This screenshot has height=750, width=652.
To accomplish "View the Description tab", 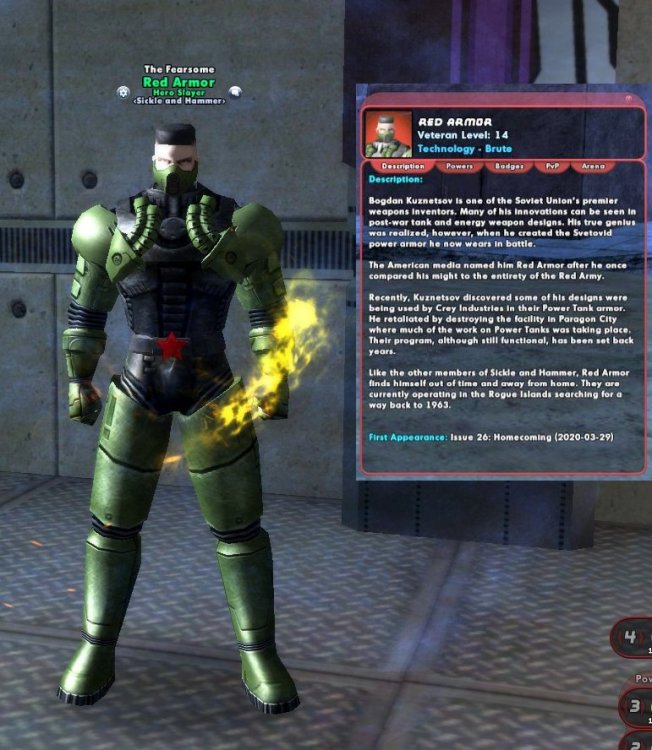I will click(403, 166).
